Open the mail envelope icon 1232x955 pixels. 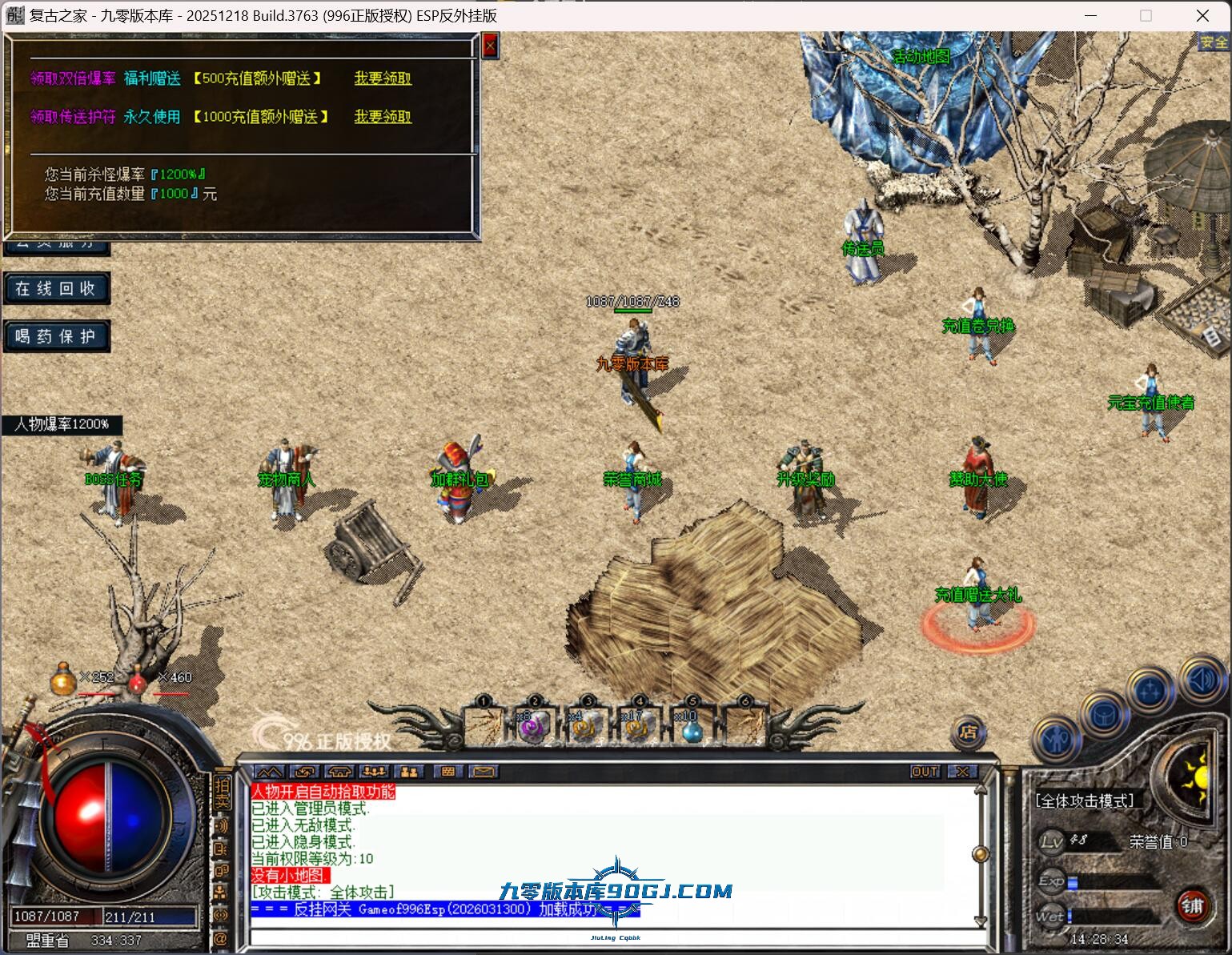(x=483, y=772)
